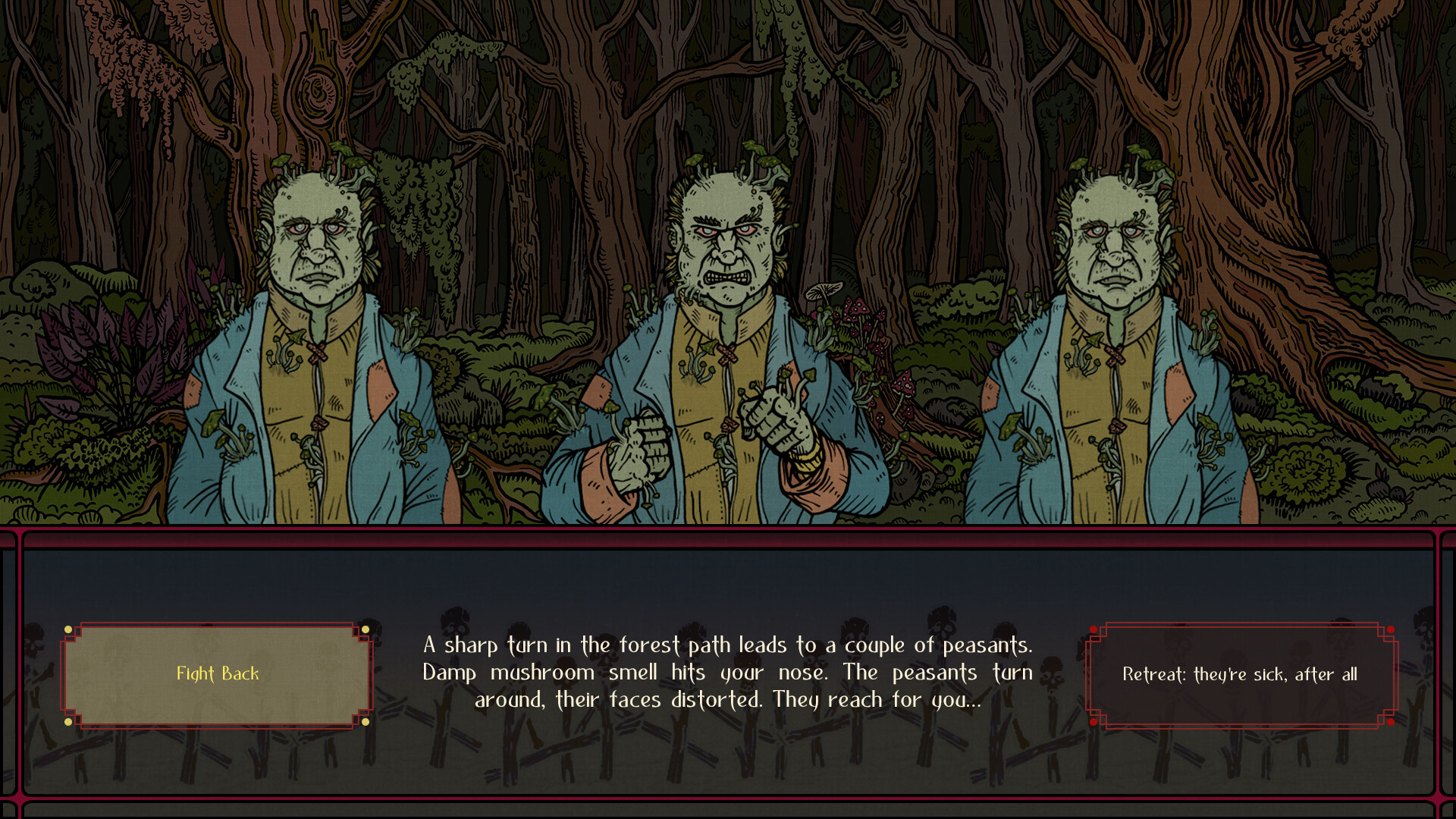The height and width of the screenshot is (819, 1456).
Task: Click the narrative text about the forest path
Action: point(728,673)
